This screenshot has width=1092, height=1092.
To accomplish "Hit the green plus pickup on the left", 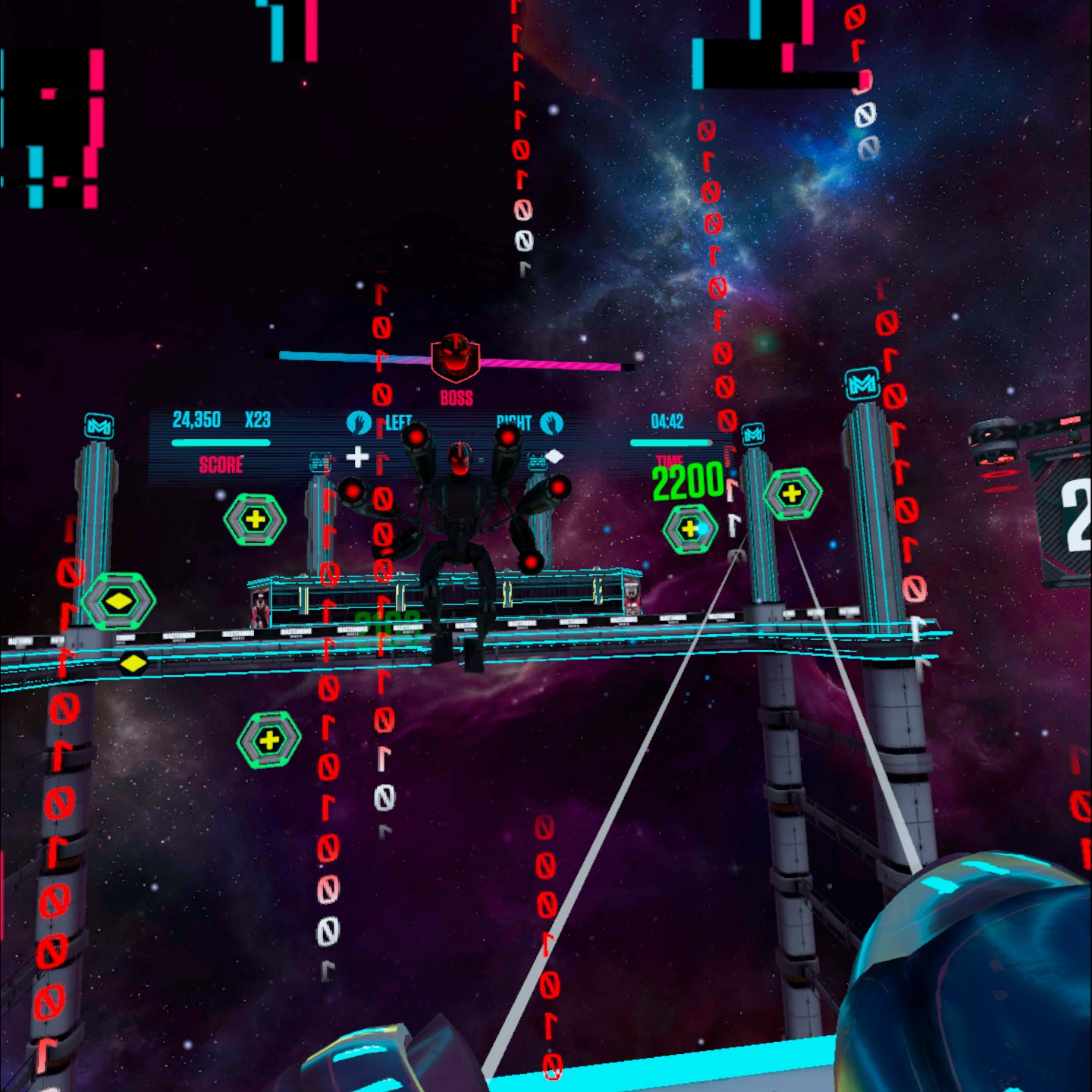I will (255, 520).
